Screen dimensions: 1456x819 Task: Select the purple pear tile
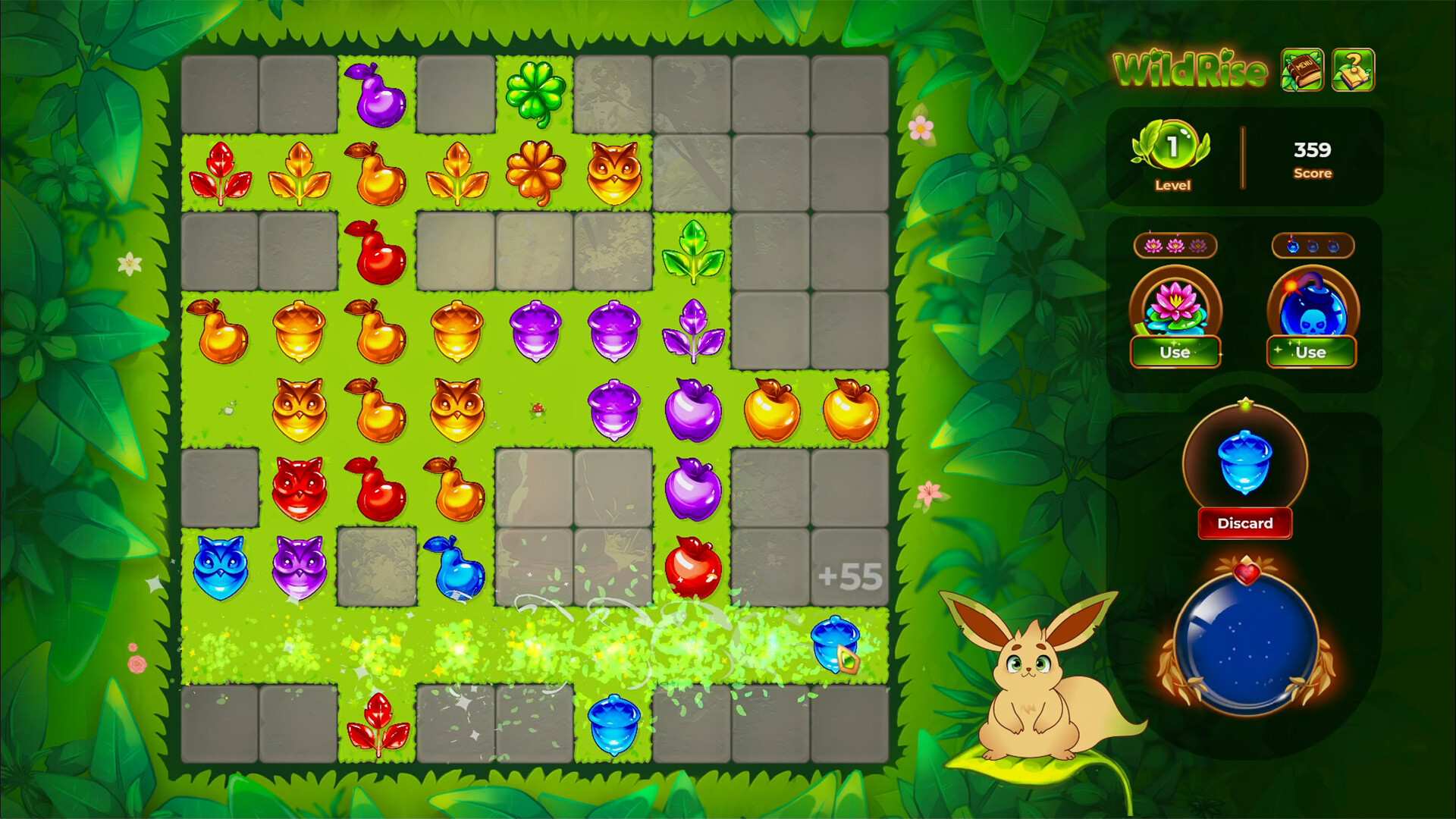point(377,94)
